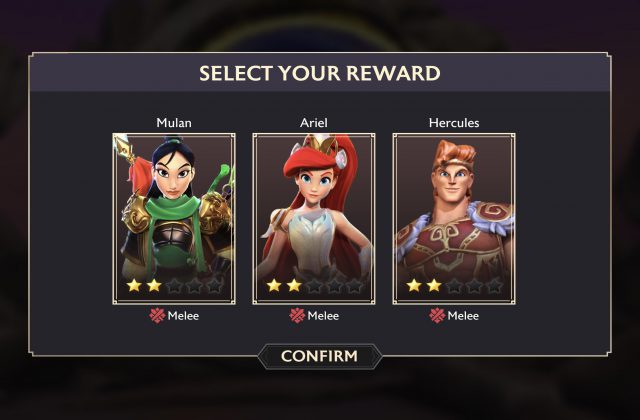Choose the Ariel reward card
Screen dimensions: 640x420
tap(314, 218)
